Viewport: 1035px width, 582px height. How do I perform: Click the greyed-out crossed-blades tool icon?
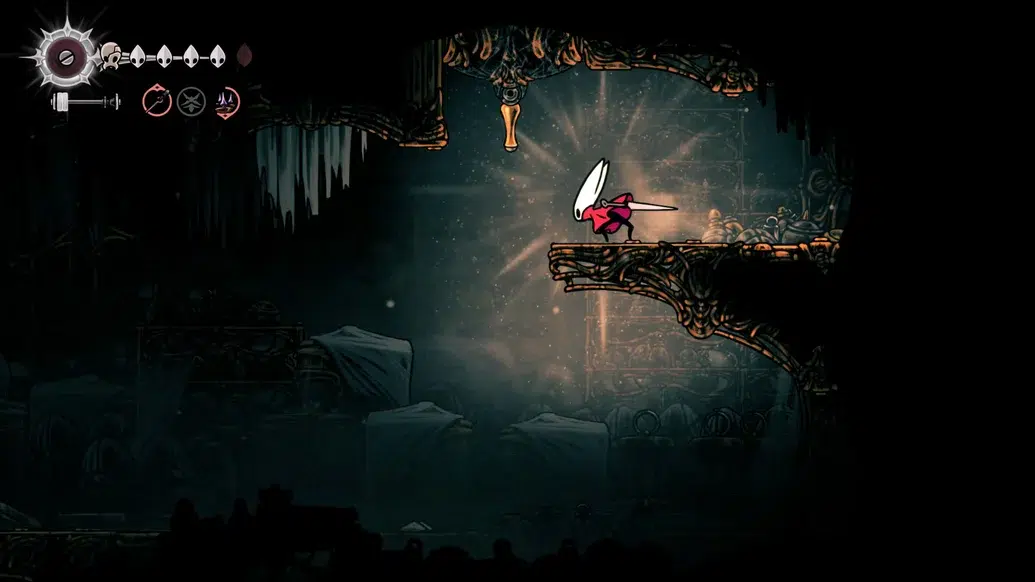[191, 101]
